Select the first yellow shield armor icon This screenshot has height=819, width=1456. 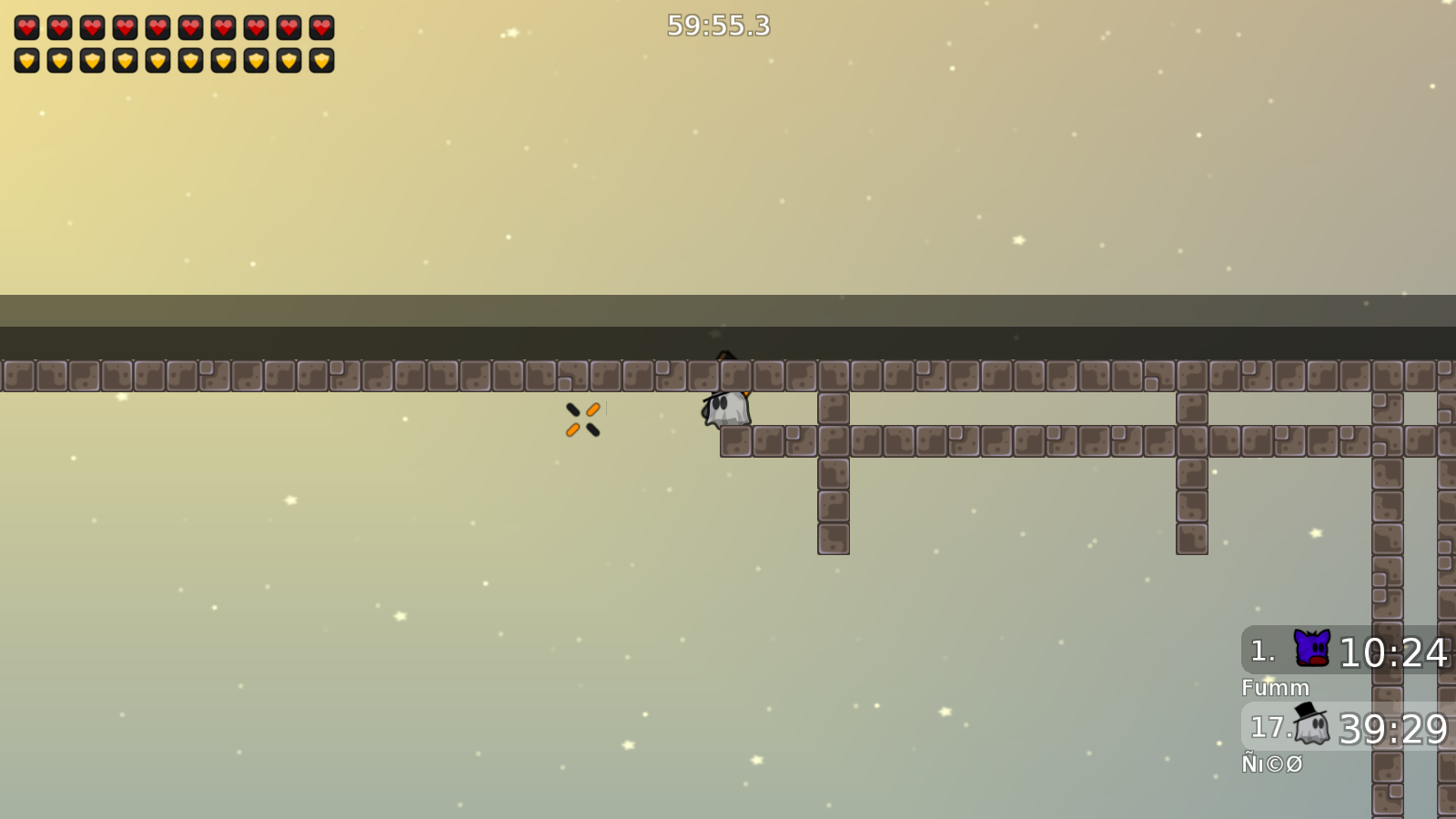pos(26,60)
